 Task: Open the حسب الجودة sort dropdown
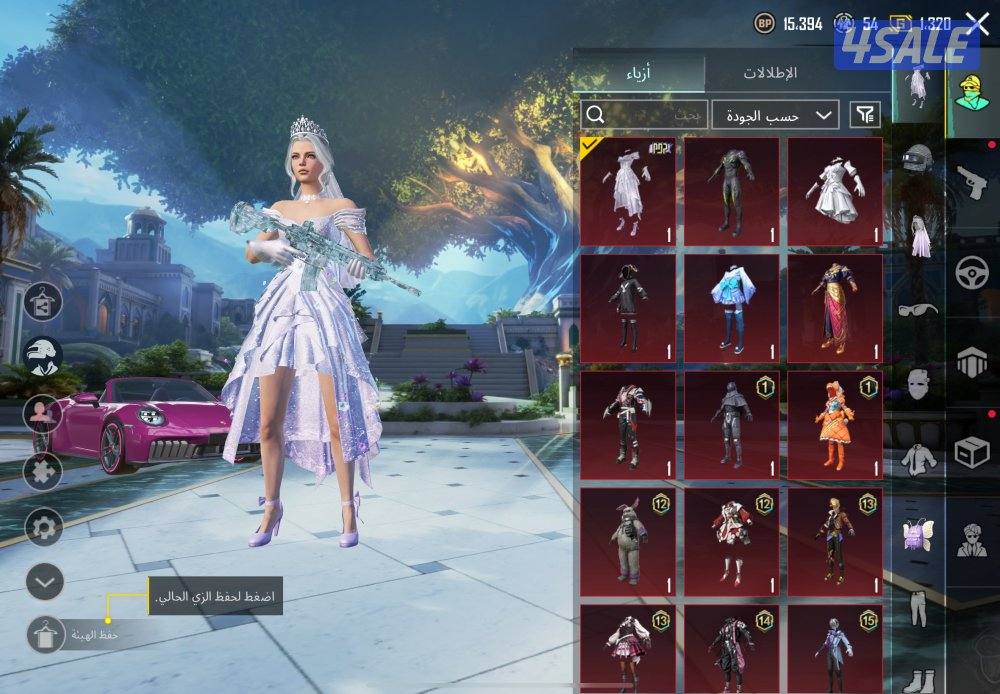[x=776, y=115]
